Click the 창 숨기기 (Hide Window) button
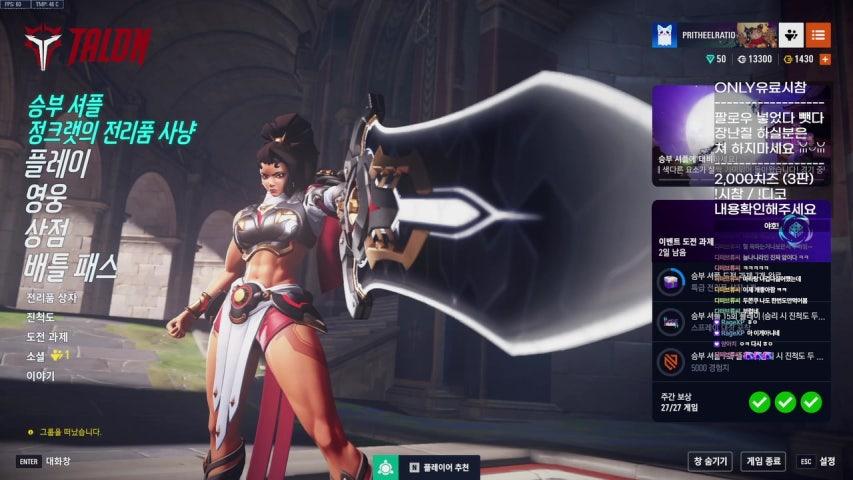This screenshot has height=480, width=853. (710, 461)
